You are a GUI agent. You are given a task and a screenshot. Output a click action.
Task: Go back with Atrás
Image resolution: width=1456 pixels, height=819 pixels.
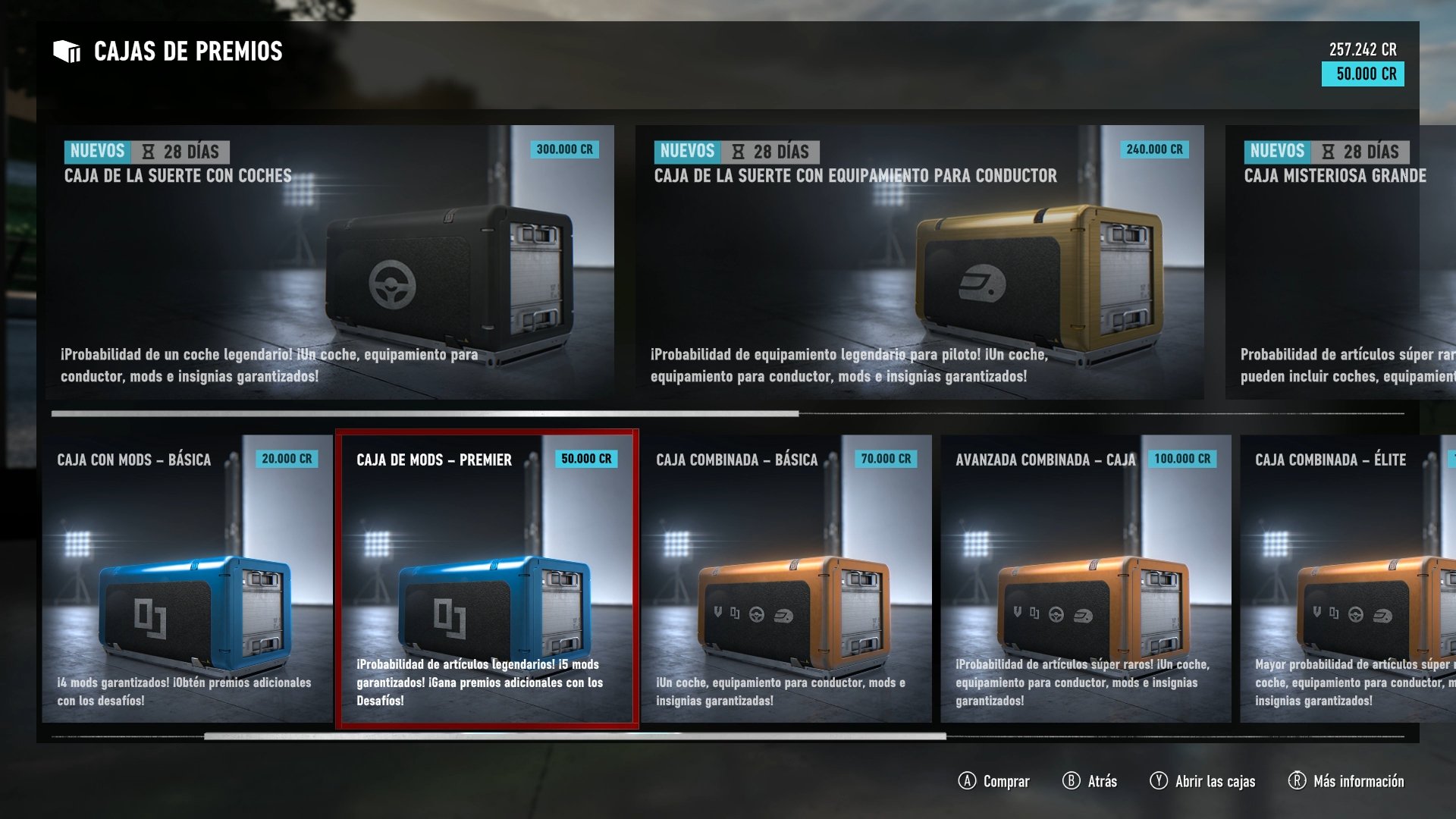point(1090,781)
